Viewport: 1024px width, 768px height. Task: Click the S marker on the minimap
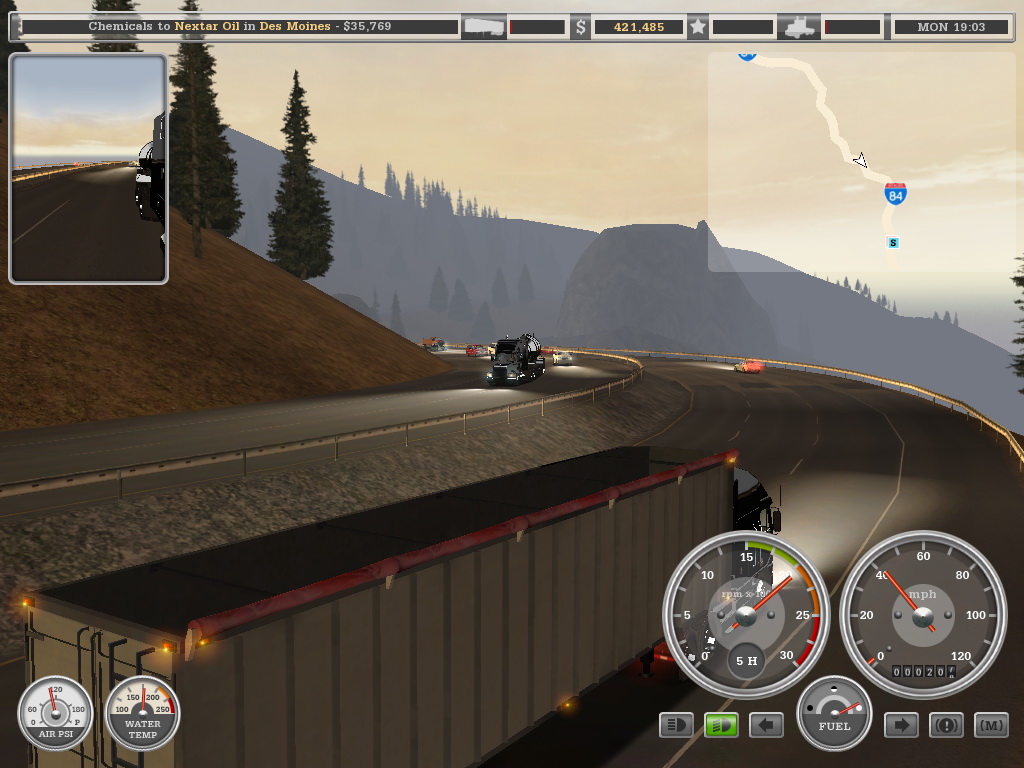click(x=893, y=243)
